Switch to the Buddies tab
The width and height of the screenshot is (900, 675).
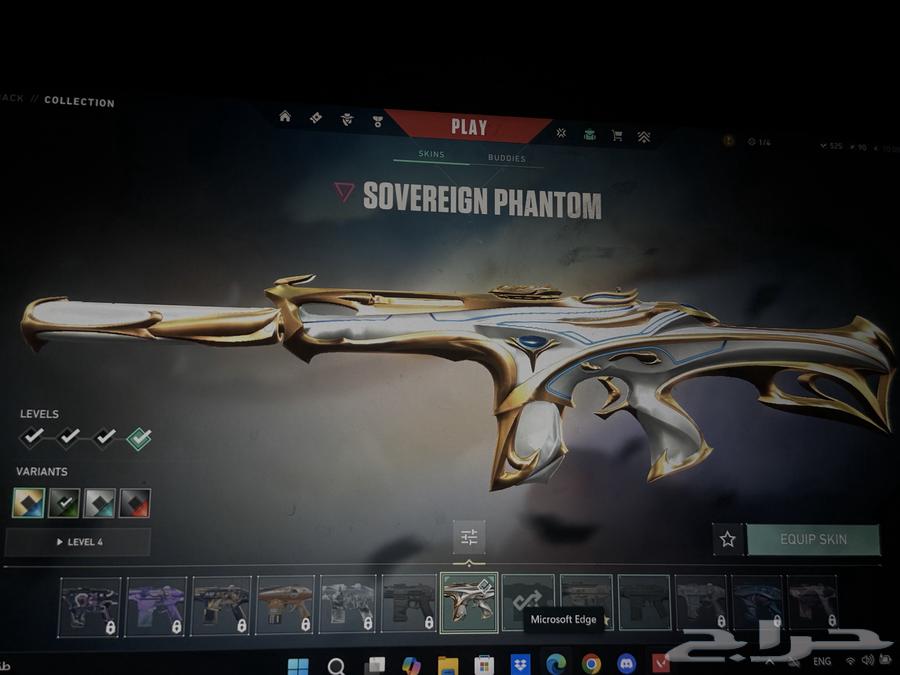(506, 158)
